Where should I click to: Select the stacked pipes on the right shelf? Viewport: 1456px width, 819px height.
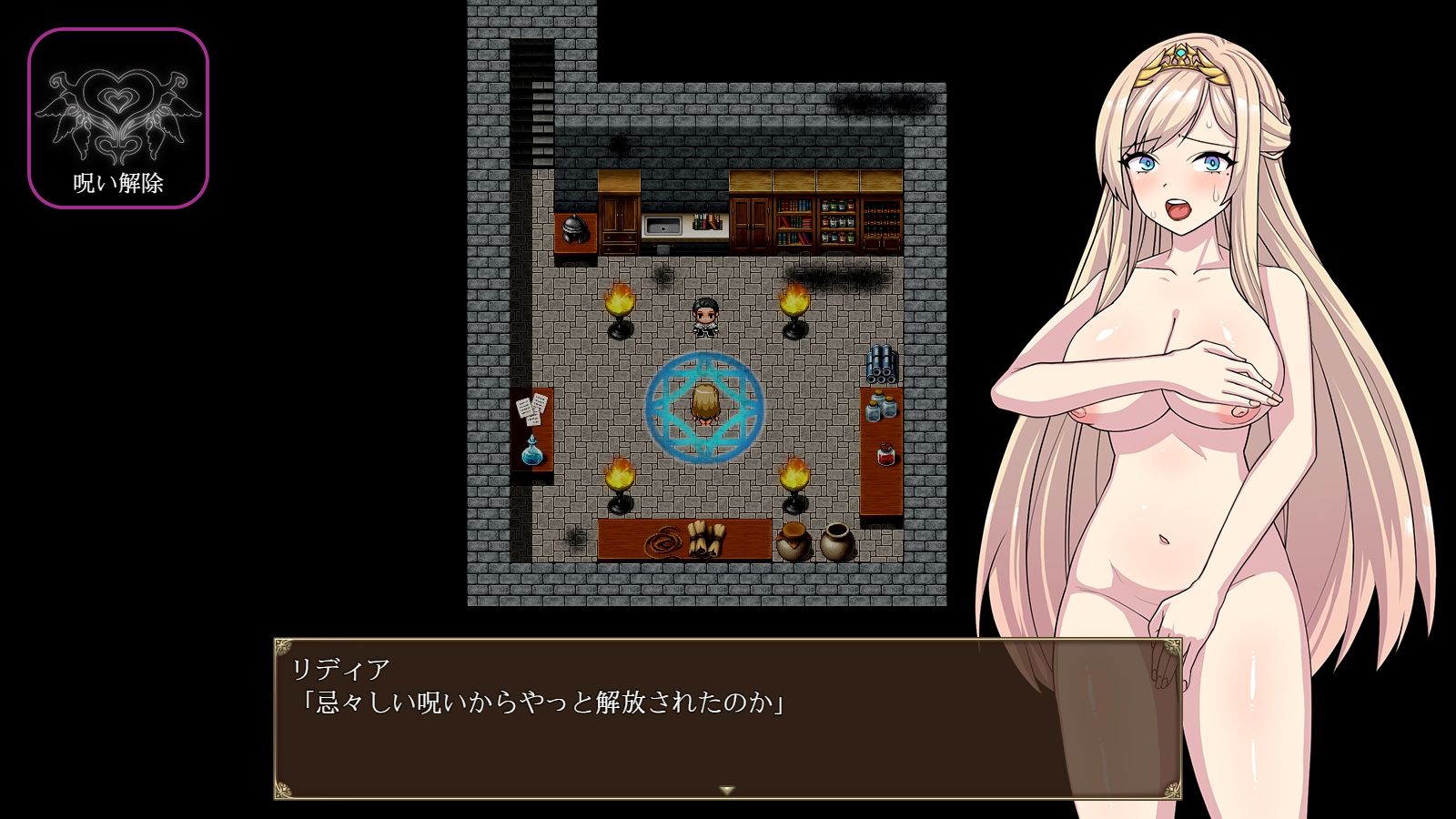pos(879,362)
